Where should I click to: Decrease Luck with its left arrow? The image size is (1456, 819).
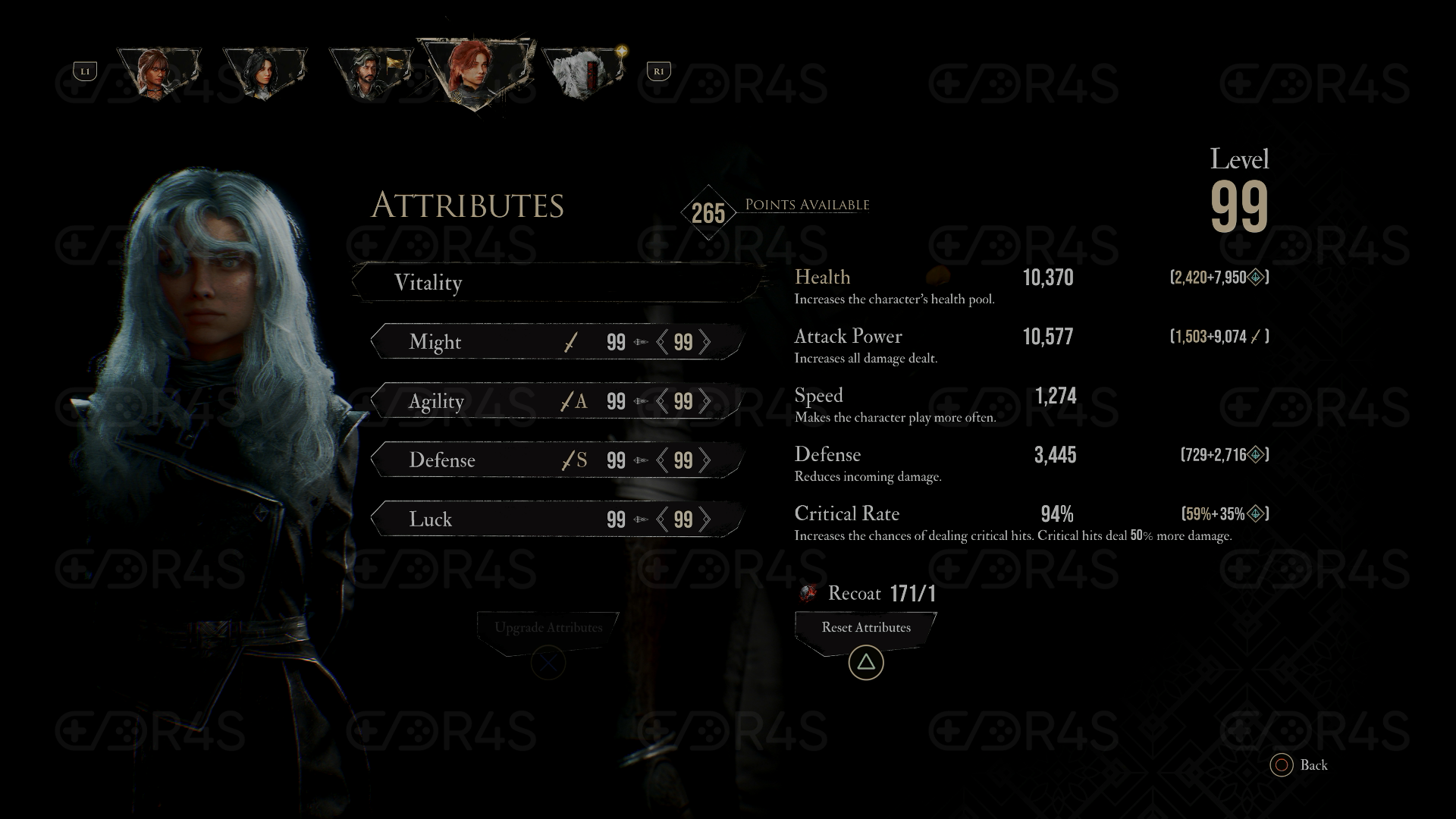662,519
